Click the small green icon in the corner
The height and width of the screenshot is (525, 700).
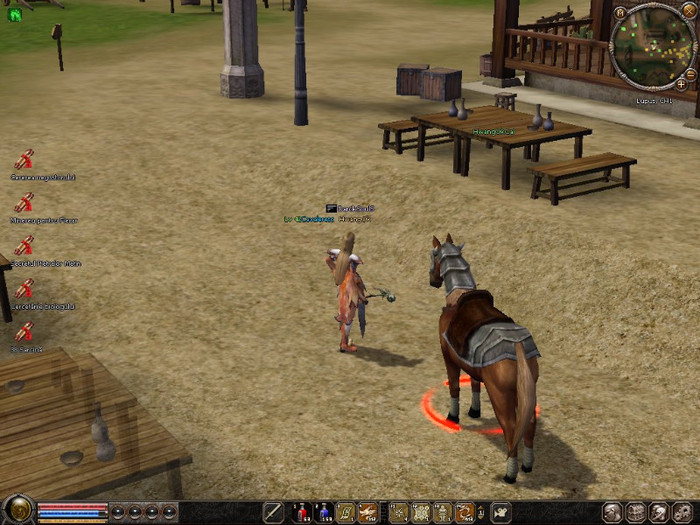pos(14,15)
